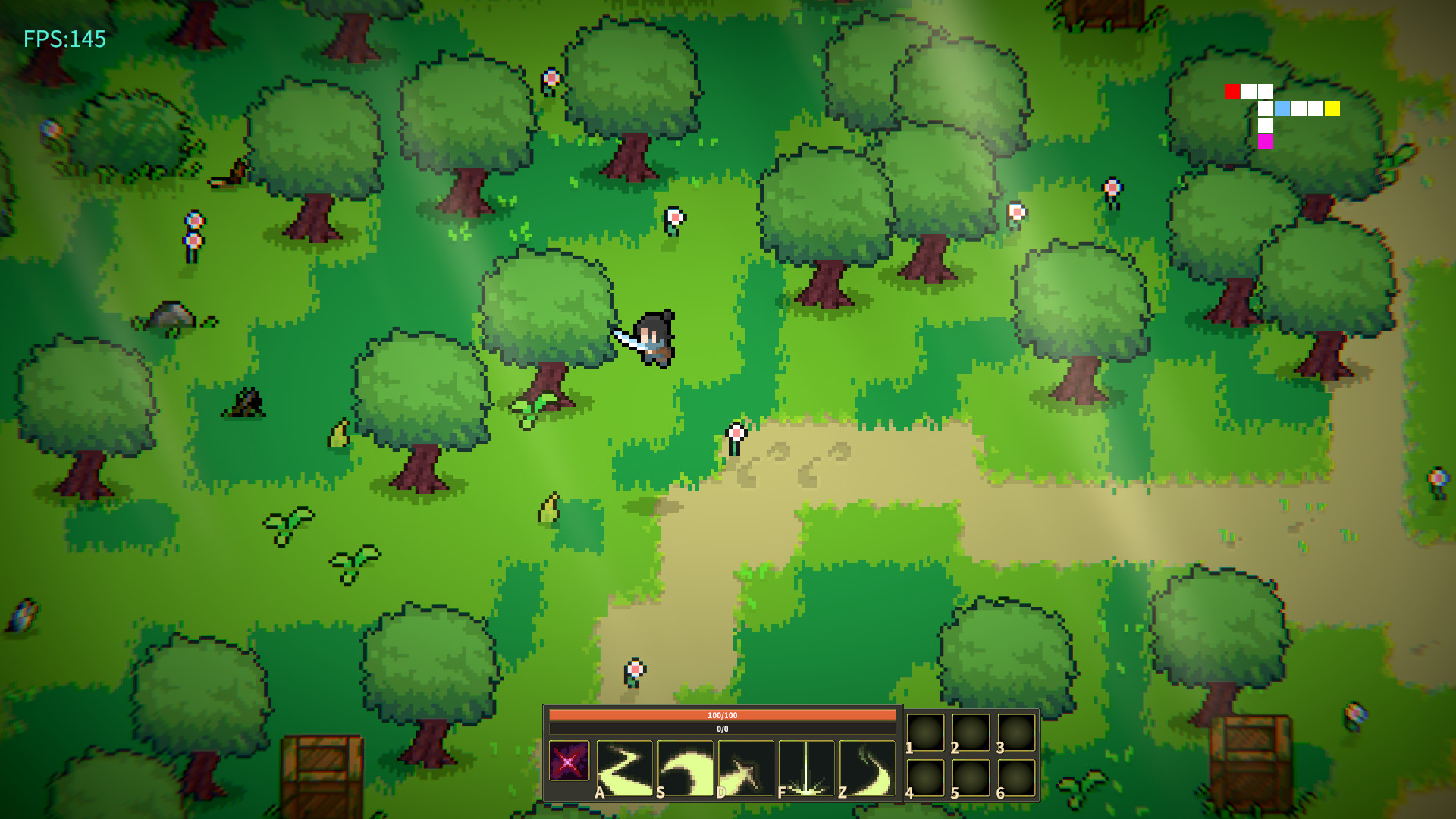Image resolution: width=1456 pixels, height=819 pixels.
Task: Select the blue tile on the minimap
Action: click(x=1282, y=108)
